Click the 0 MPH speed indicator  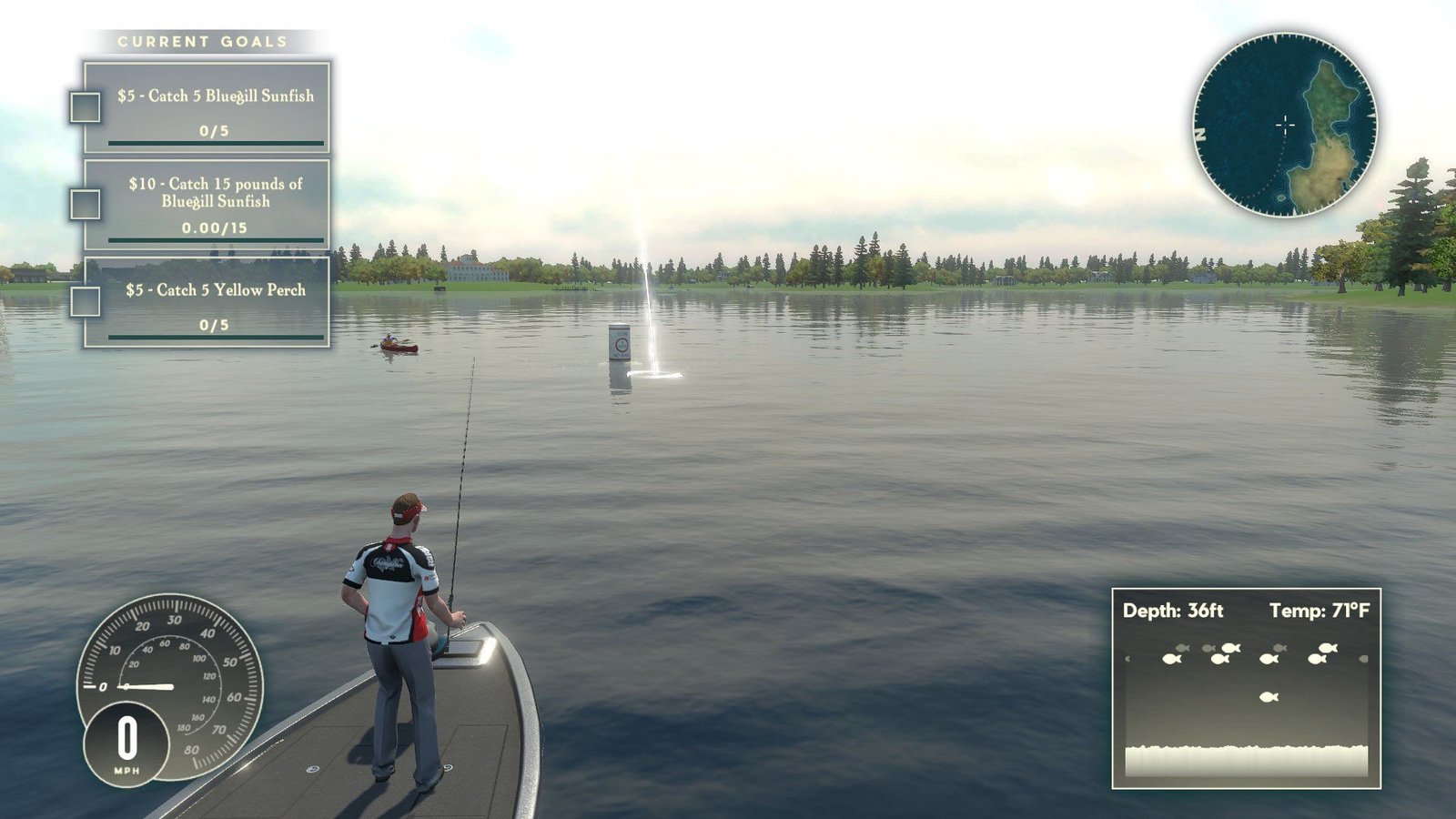pyautogui.click(x=127, y=742)
